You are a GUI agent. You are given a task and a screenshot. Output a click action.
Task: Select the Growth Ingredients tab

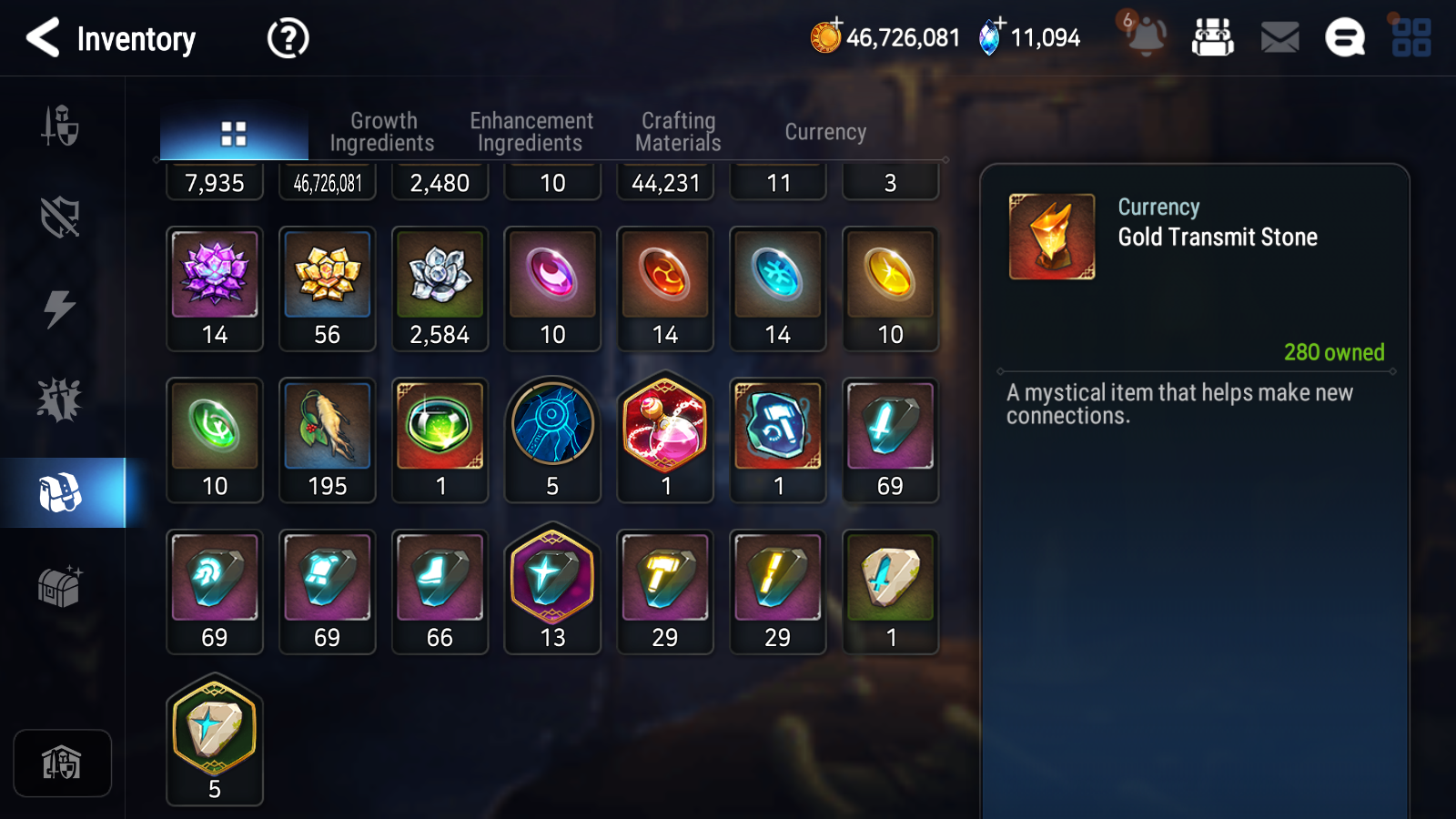click(383, 131)
